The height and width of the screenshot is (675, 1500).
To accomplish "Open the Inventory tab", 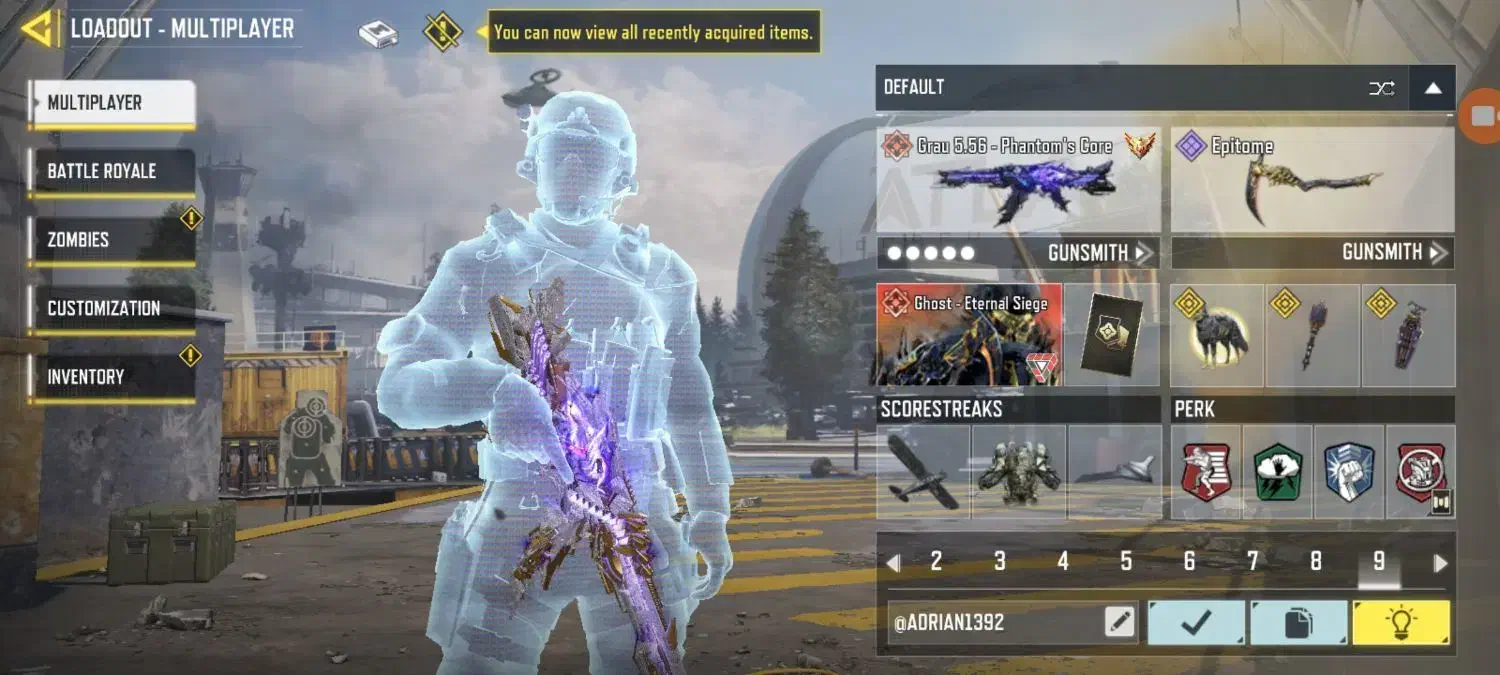I will (x=110, y=377).
